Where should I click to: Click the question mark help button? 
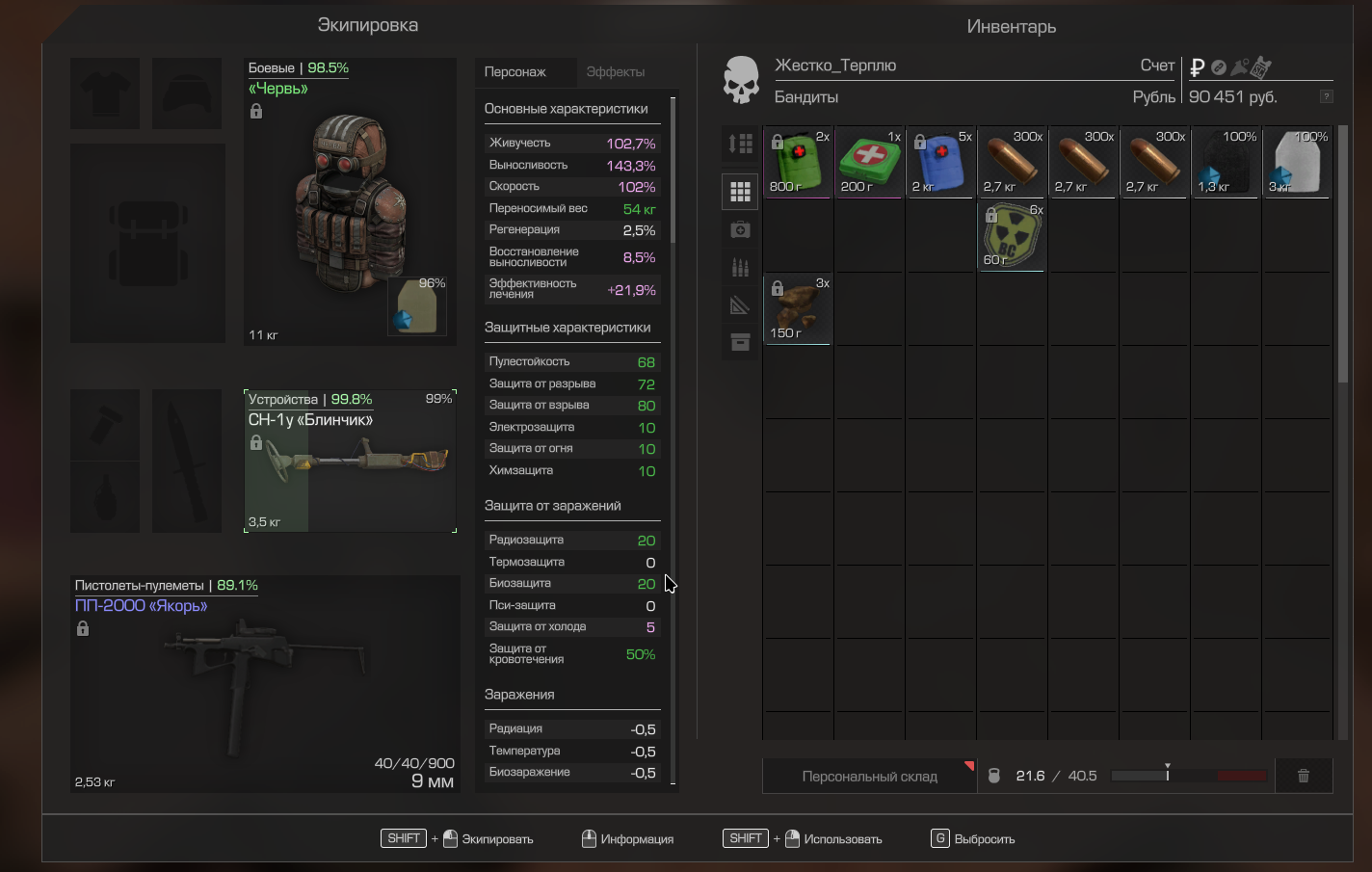1327,96
